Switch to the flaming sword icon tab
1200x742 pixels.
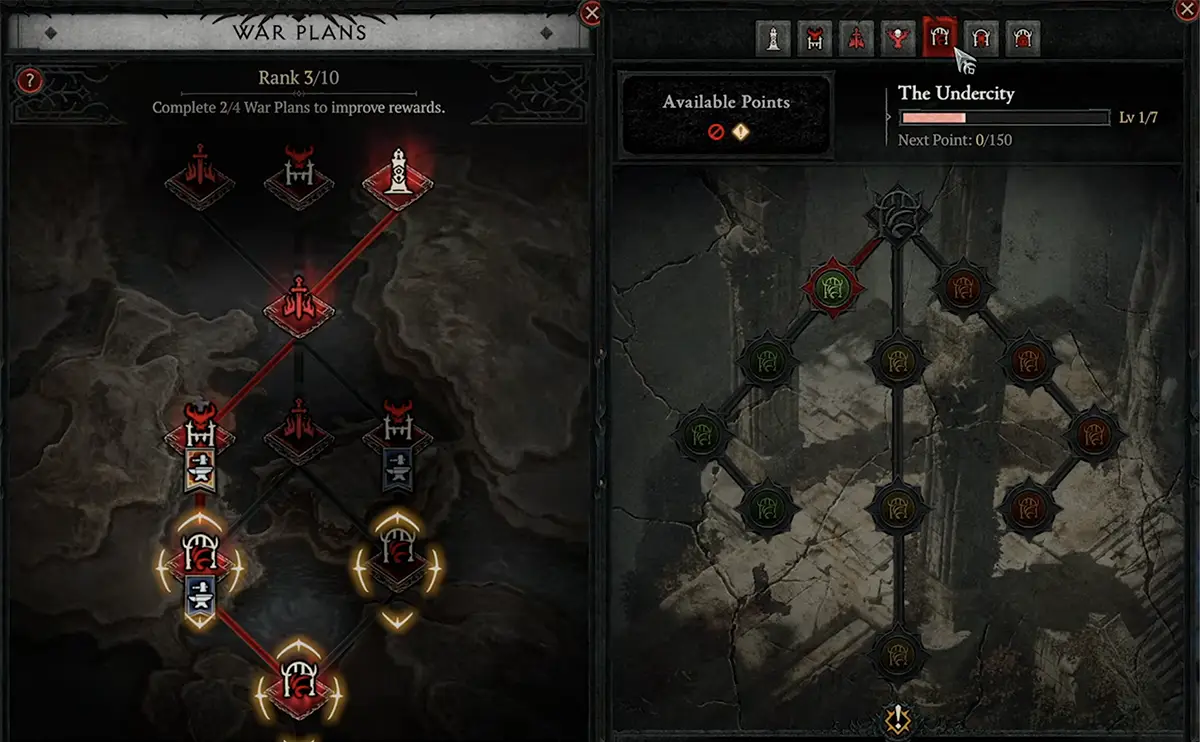tap(856, 40)
